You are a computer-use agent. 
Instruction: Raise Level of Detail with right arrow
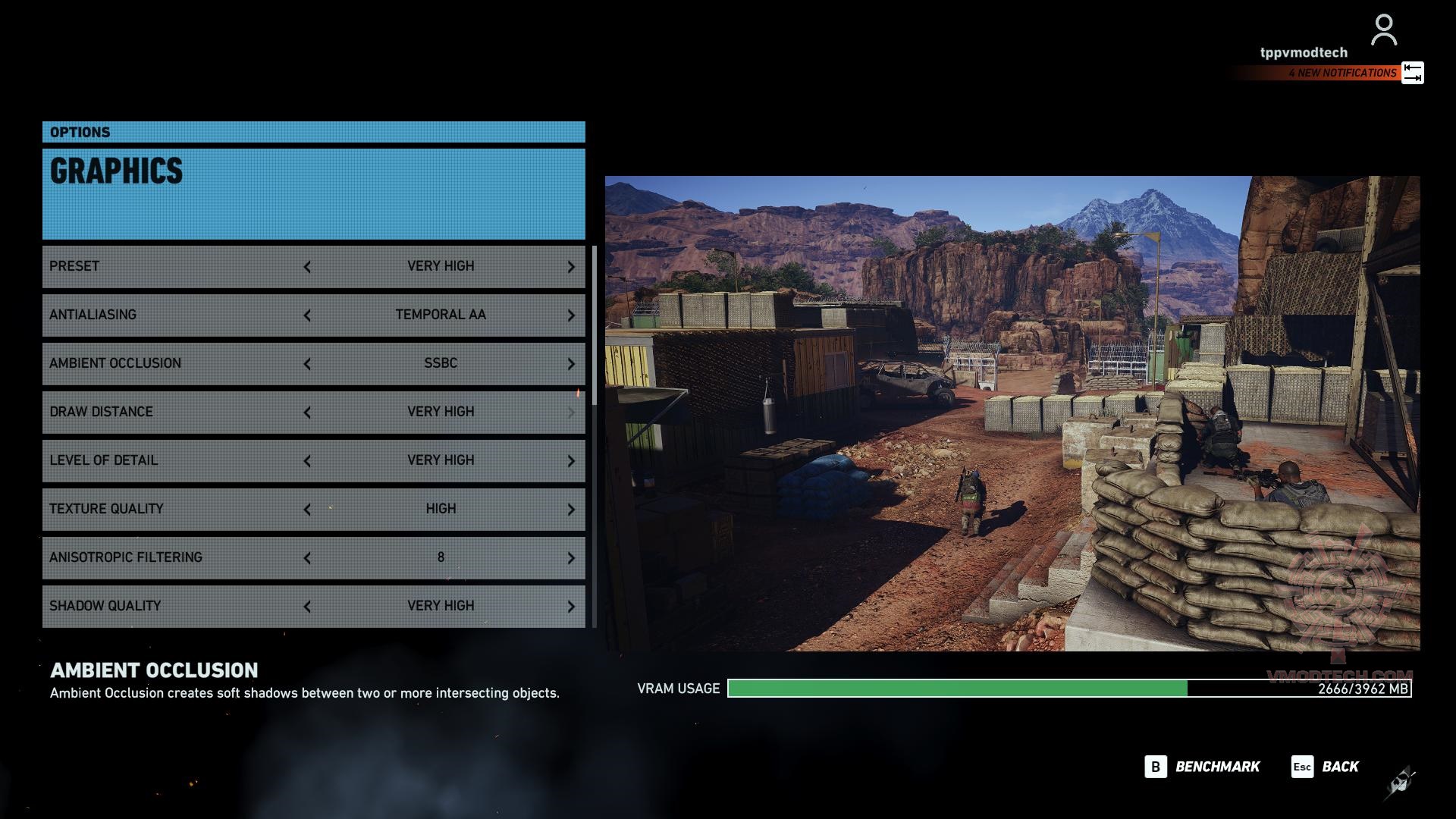(571, 461)
